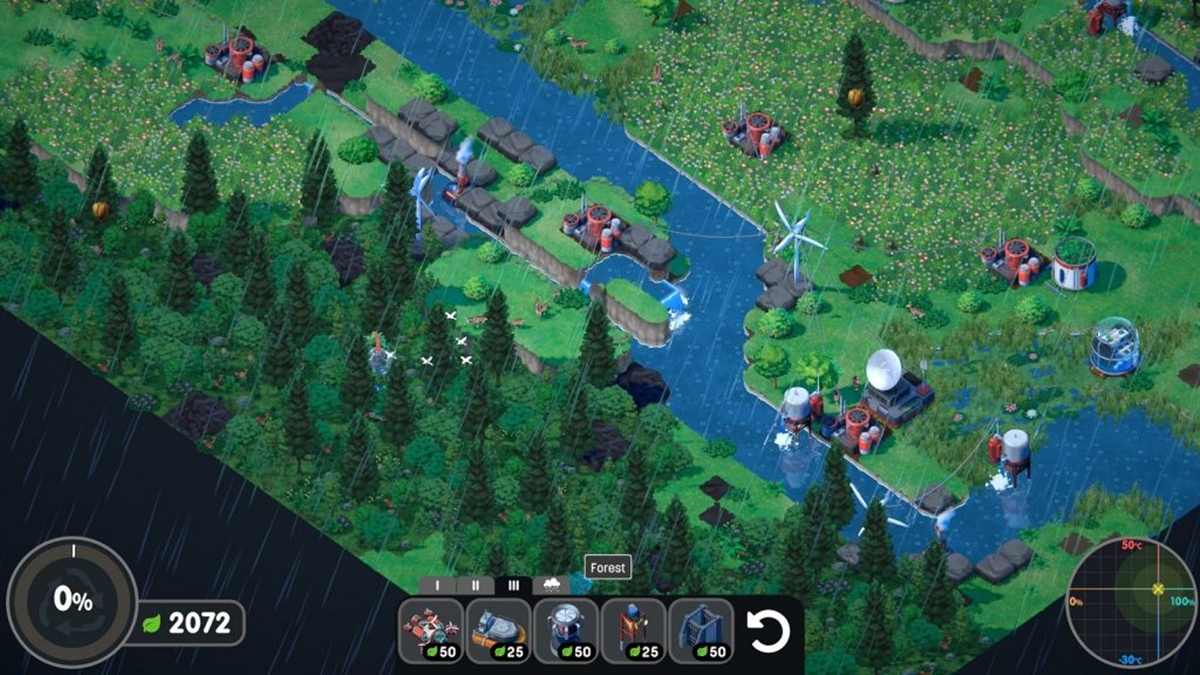Viewport: 1200px width, 675px height.
Task: Switch to the phase II building tab
Action: (475, 586)
